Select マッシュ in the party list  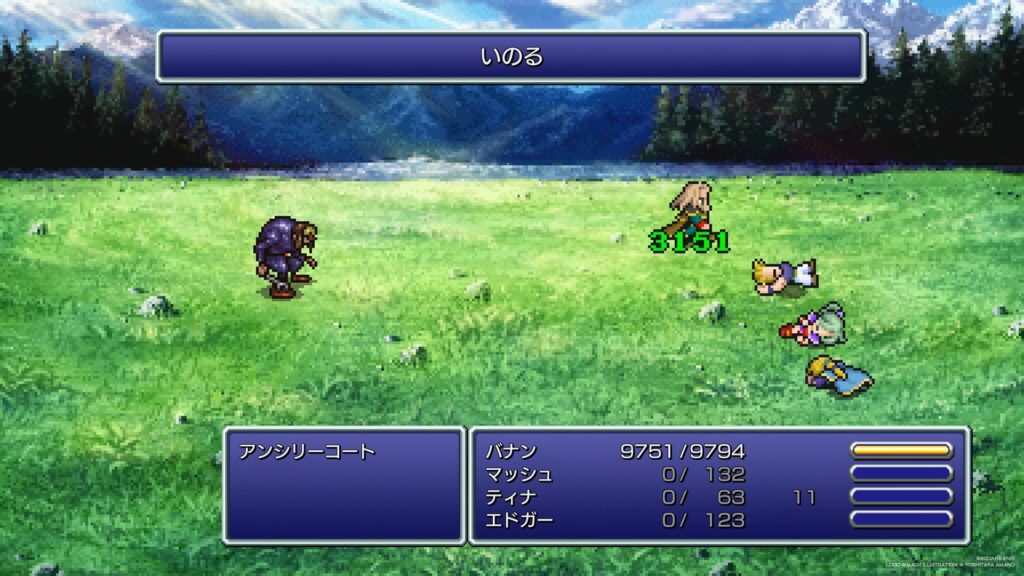point(519,474)
